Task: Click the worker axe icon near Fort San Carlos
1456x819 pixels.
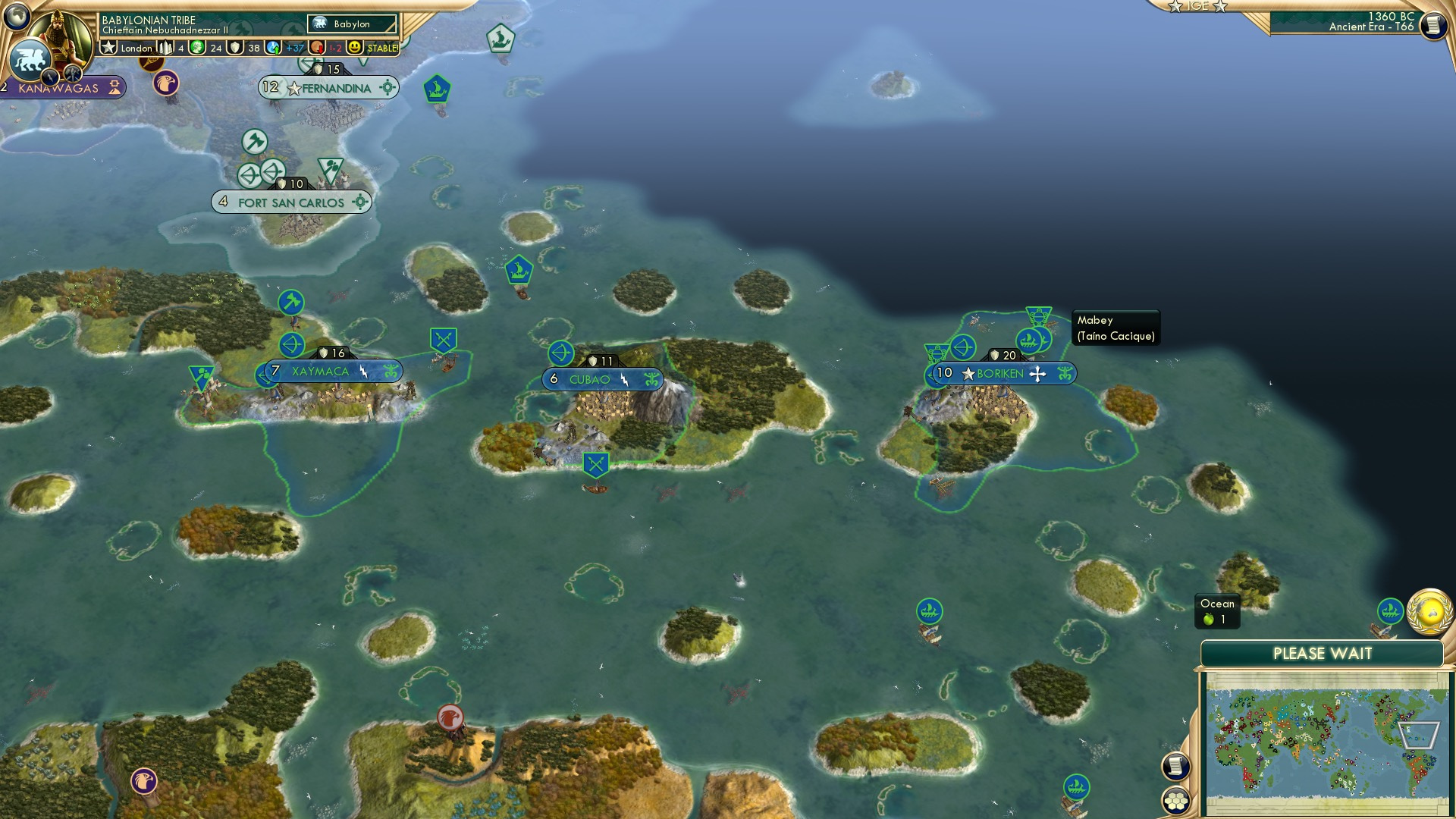Action: pos(256,141)
